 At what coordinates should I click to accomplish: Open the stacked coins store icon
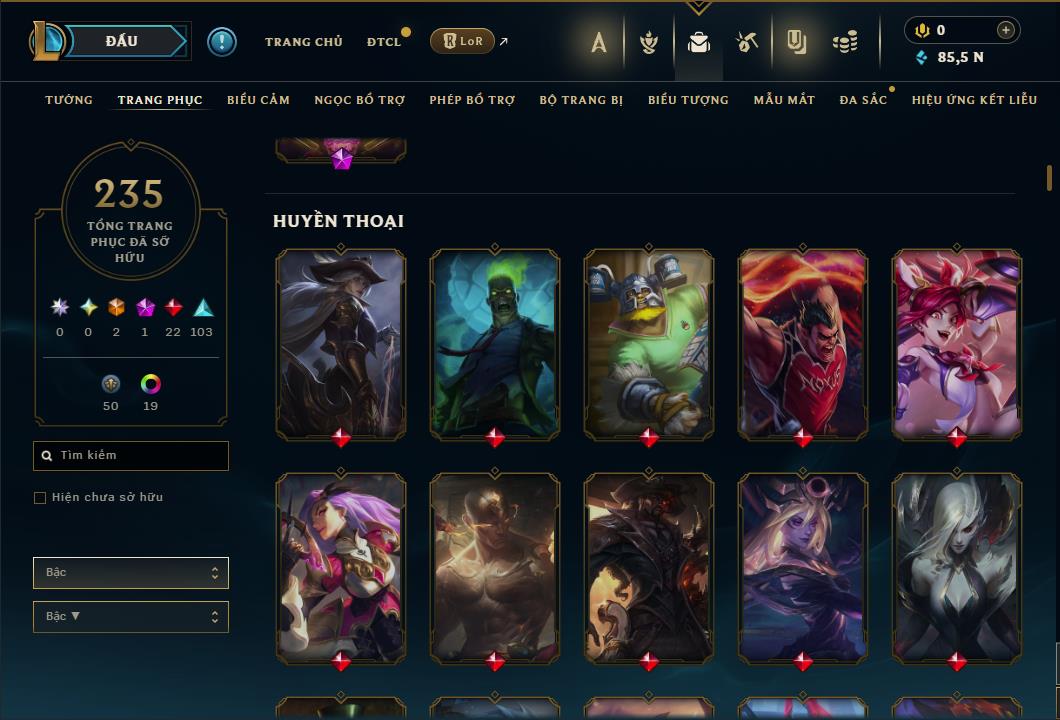845,42
